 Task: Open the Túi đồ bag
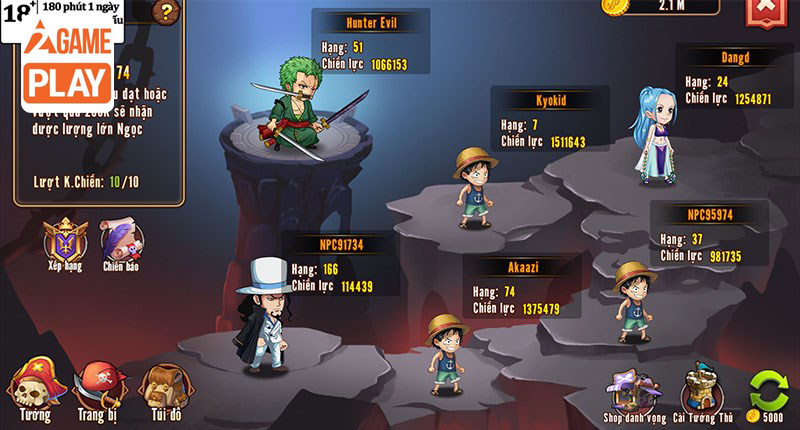pyautogui.click(x=161, y=390)
